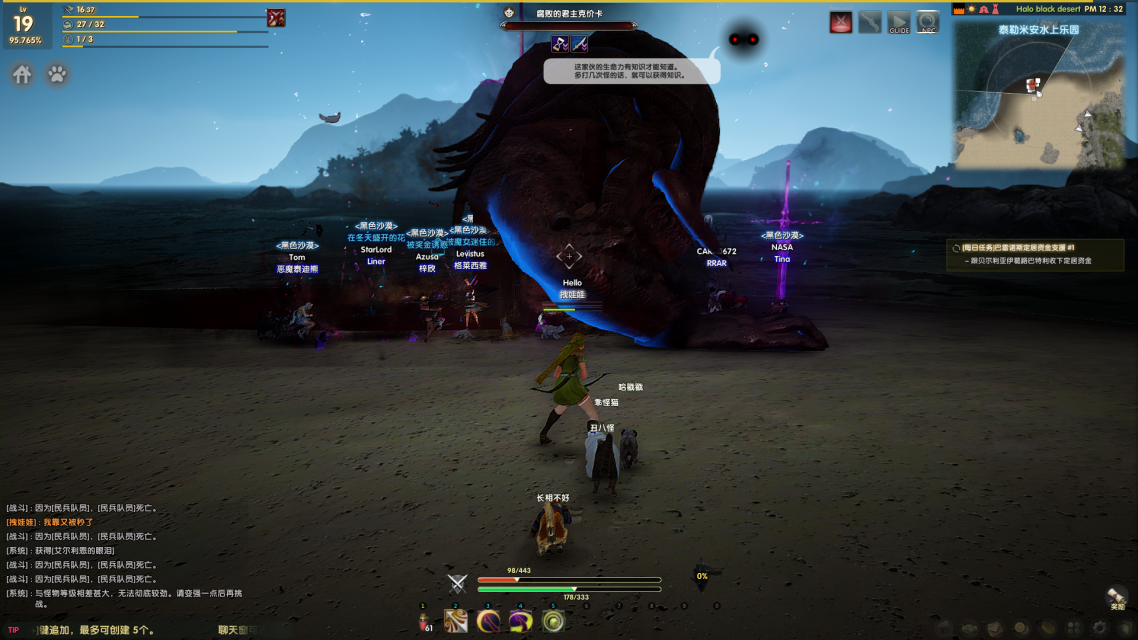
Task: Open the gear settings icon
Action: pos(1101,629)
